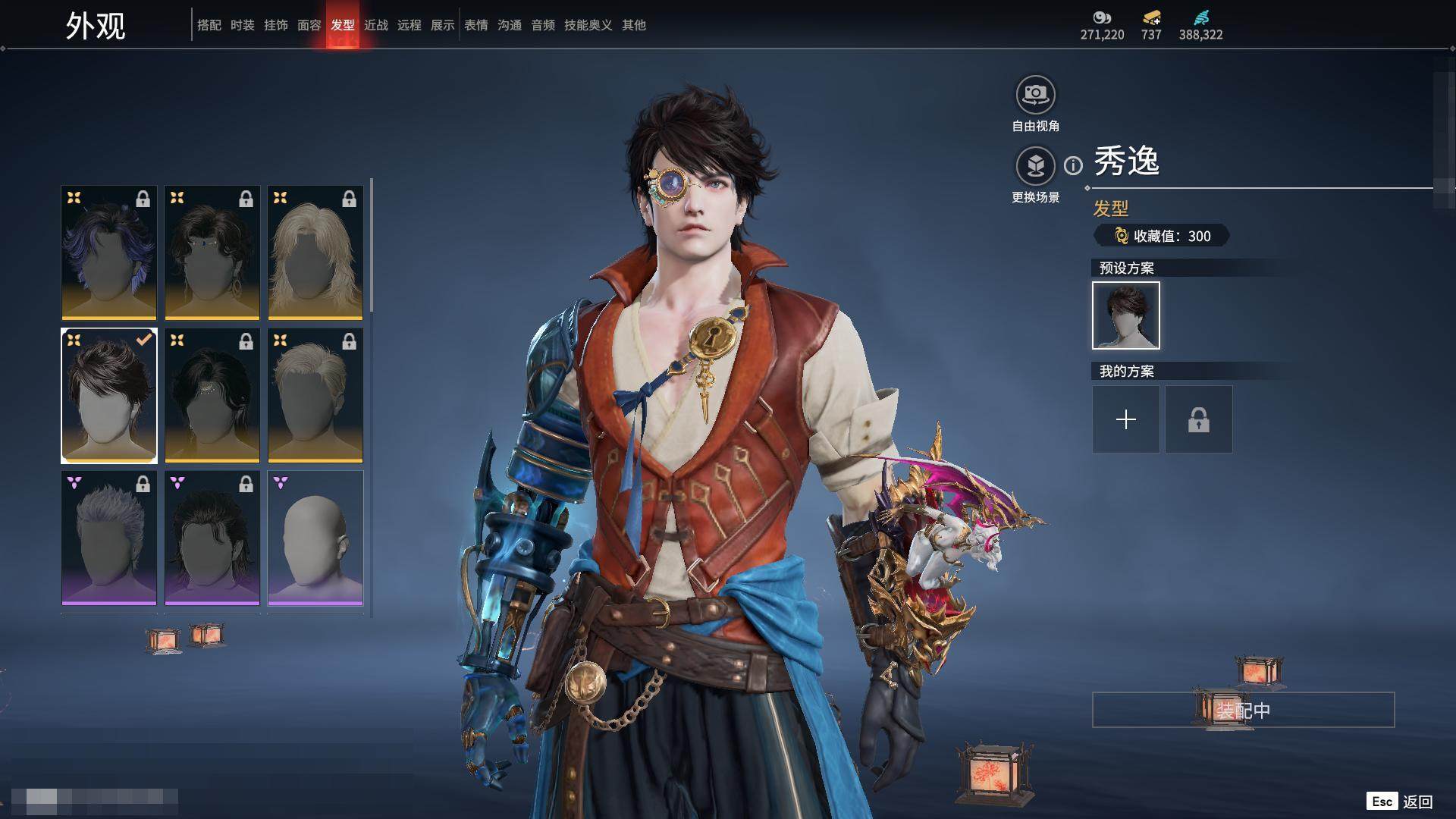Choose the preset scheme hair thumbnail
The height and width of the screenshot is (819, 1456).
pyautogui.click(x=1125, y=315)
